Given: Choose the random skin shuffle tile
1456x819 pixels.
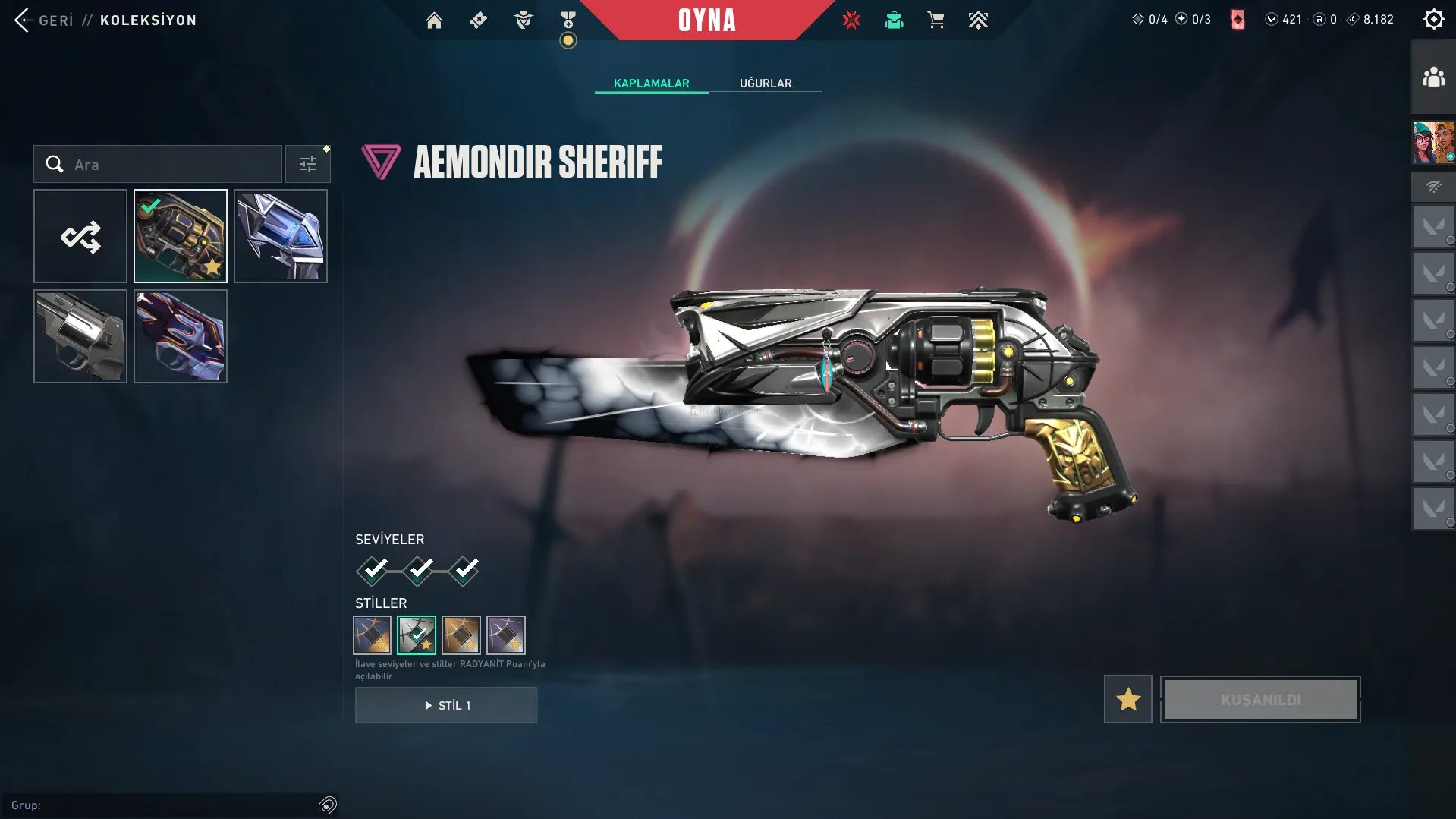Looking at the screenshot, I should [80, 236].
